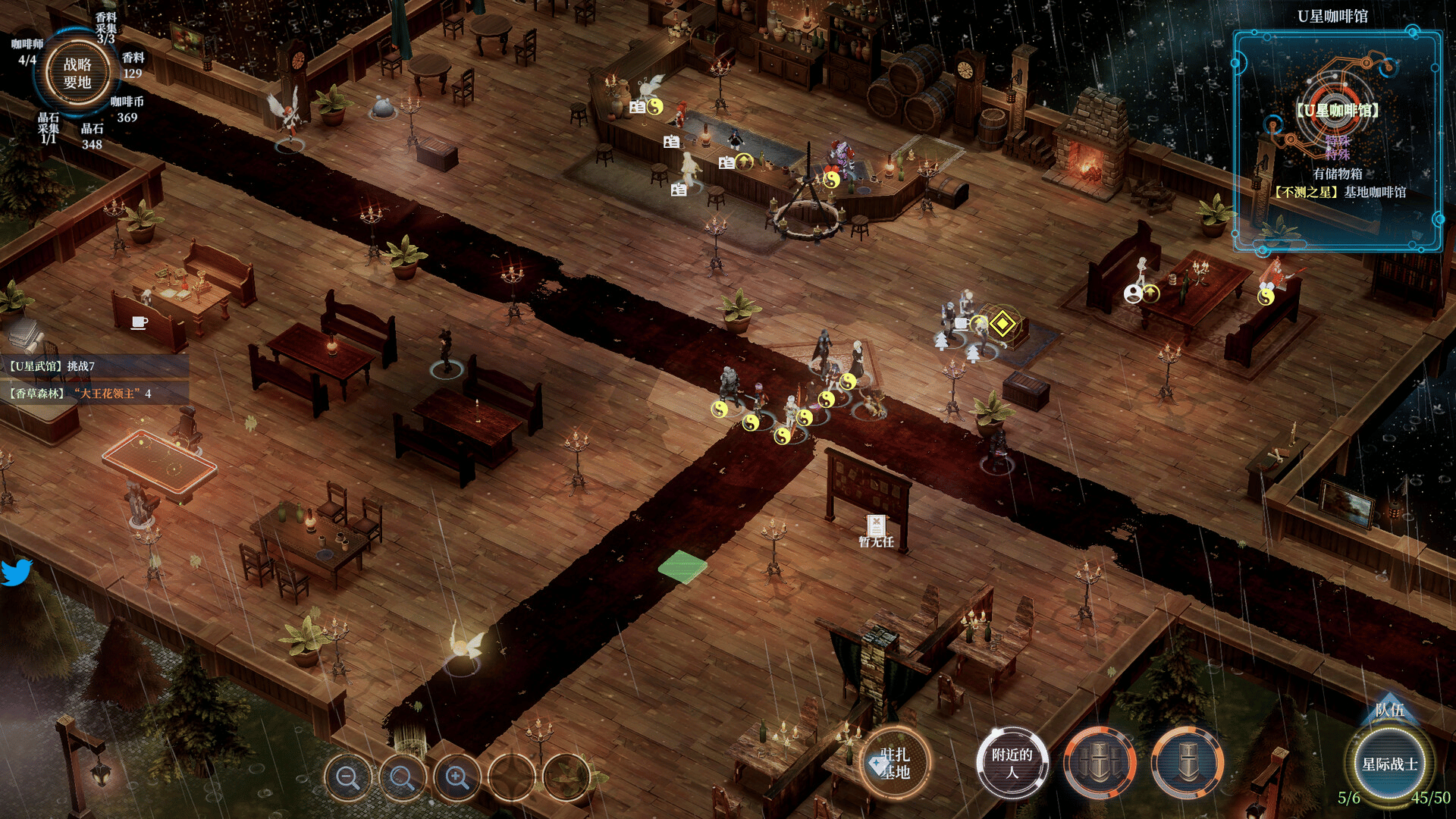The width and height of the screenshot is (1456, 819).
Task: Activate the triple-helmet squad icon
Action: [1100, 763]
